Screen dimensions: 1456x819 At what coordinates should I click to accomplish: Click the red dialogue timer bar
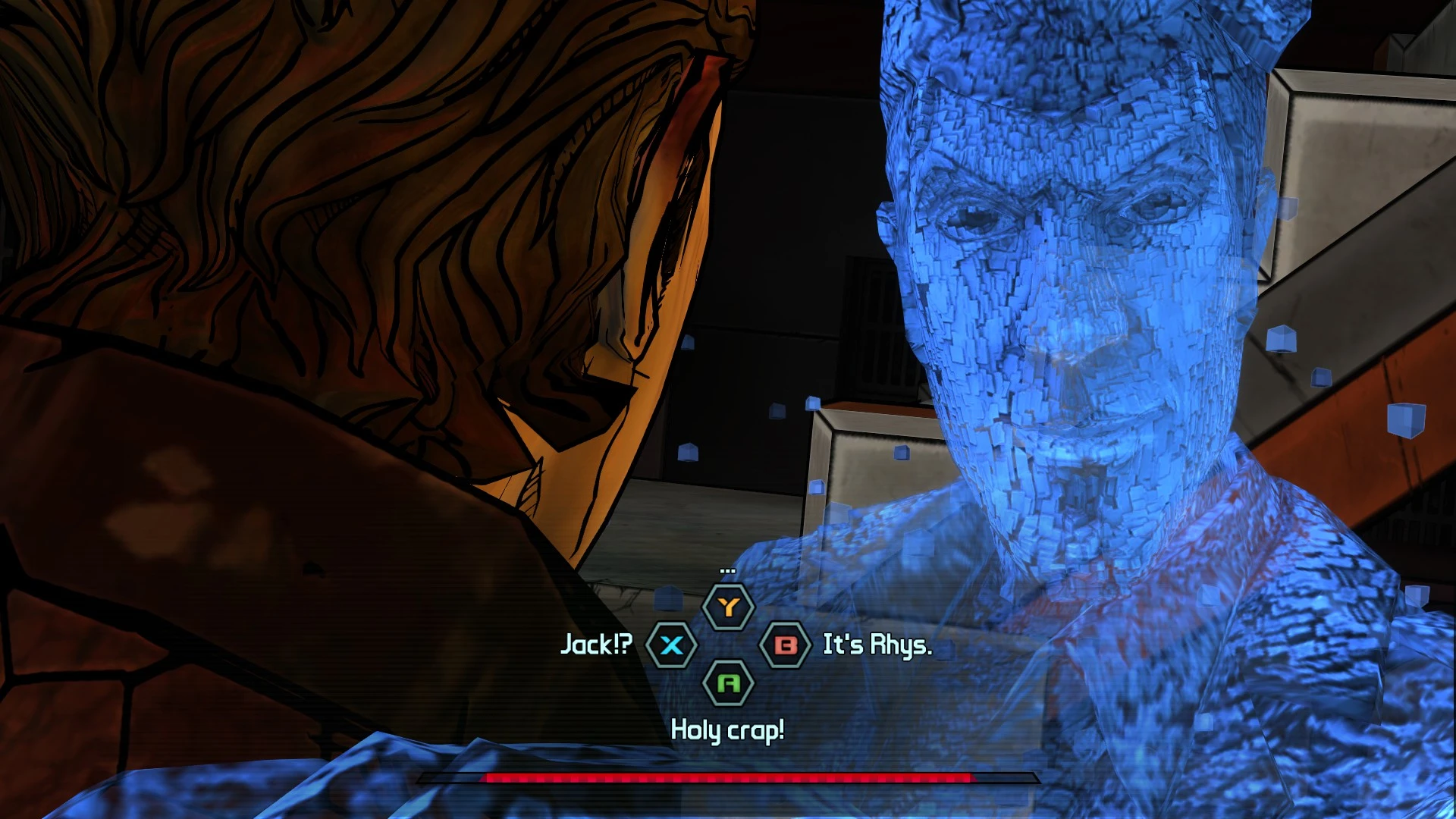(x=728, y=777)
